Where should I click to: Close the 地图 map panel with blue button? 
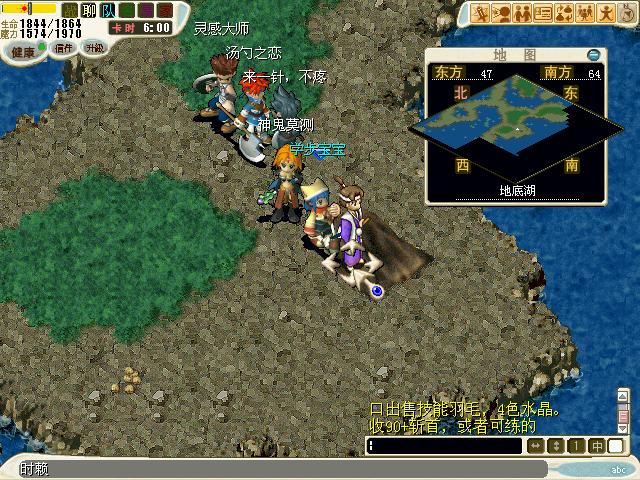[x=594, y=55]
